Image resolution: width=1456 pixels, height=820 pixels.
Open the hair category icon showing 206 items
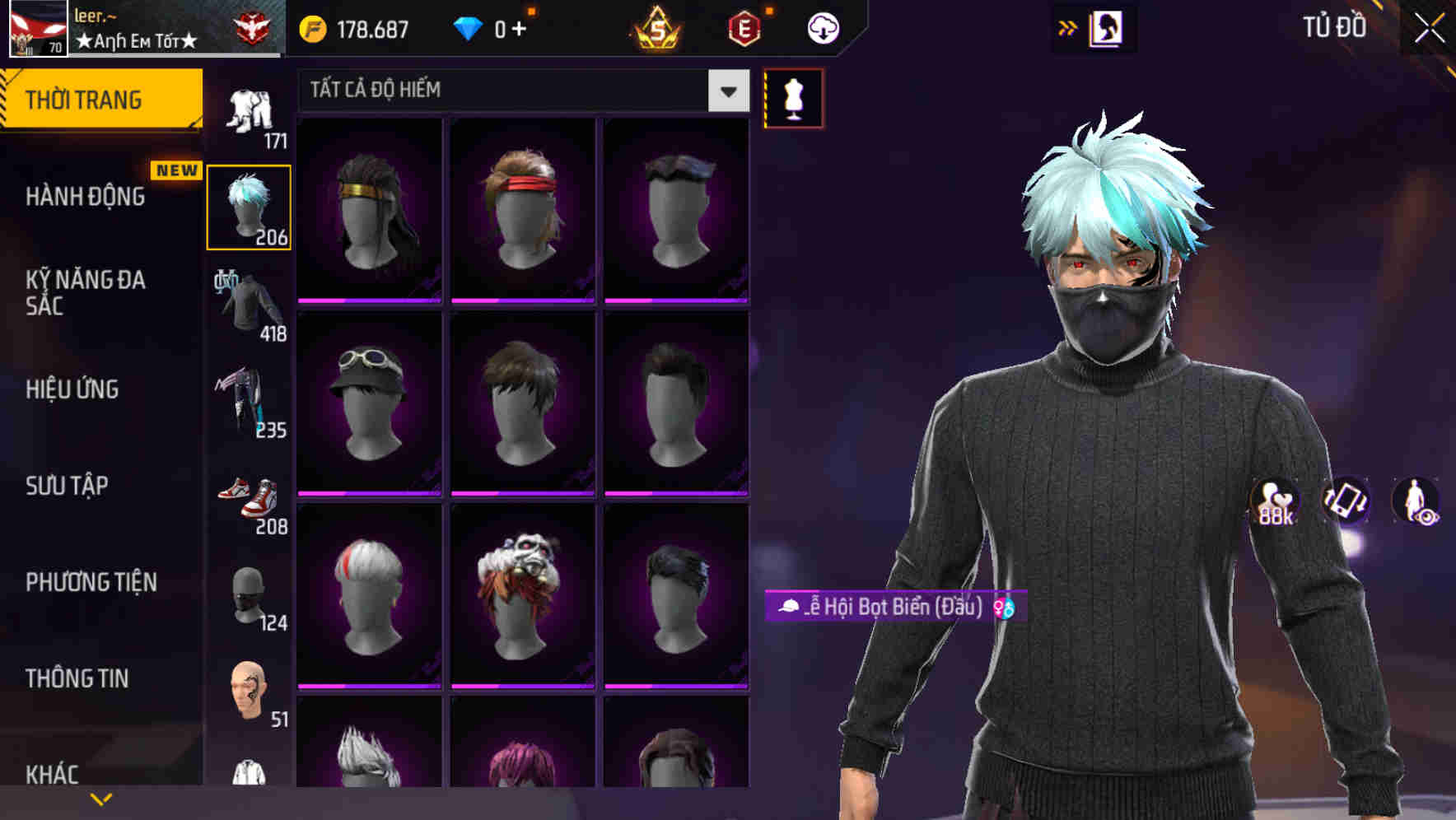(x=250, y=206)
